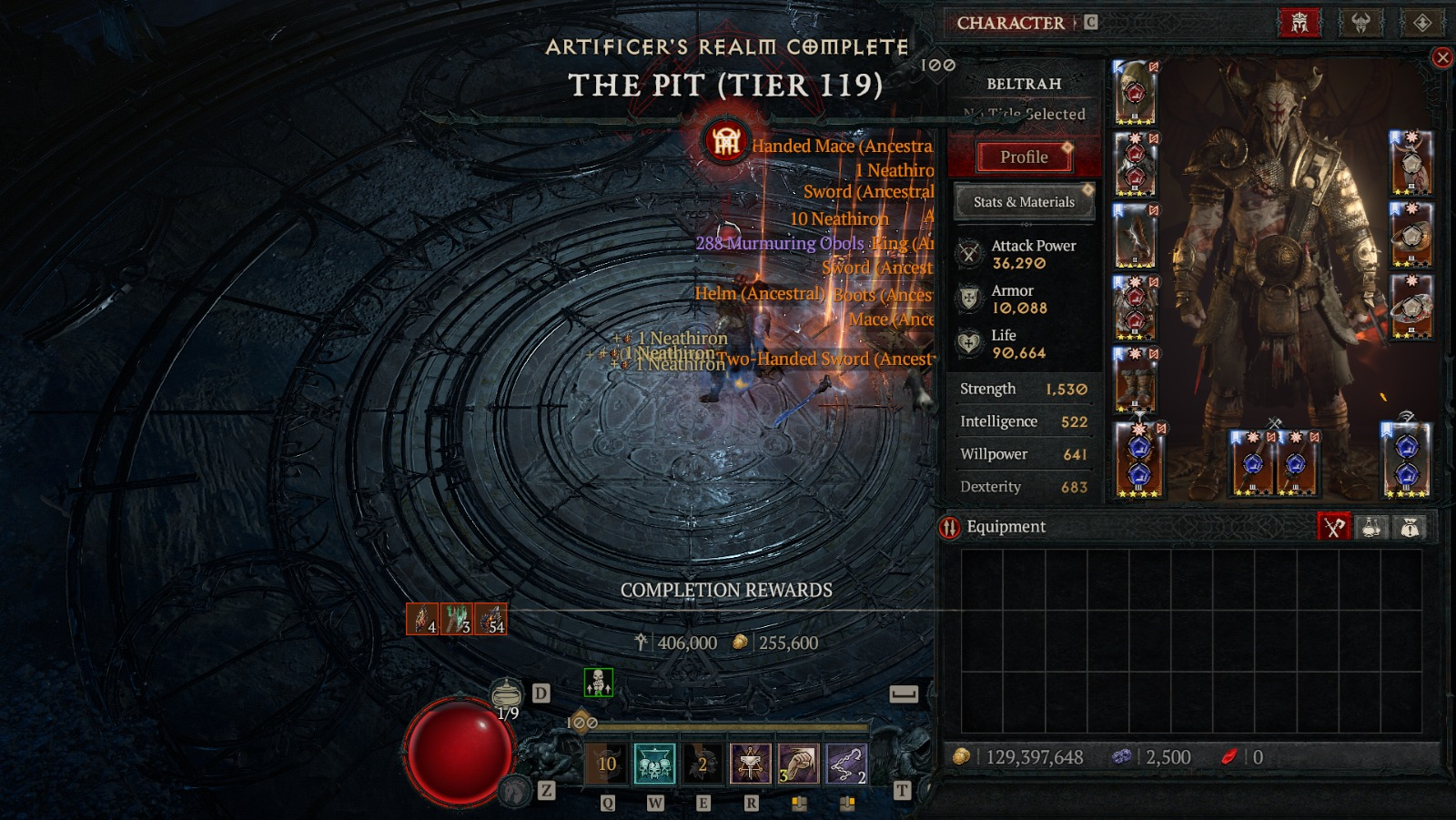Switch to the Equipment inventory tab

click(1334, 527)
